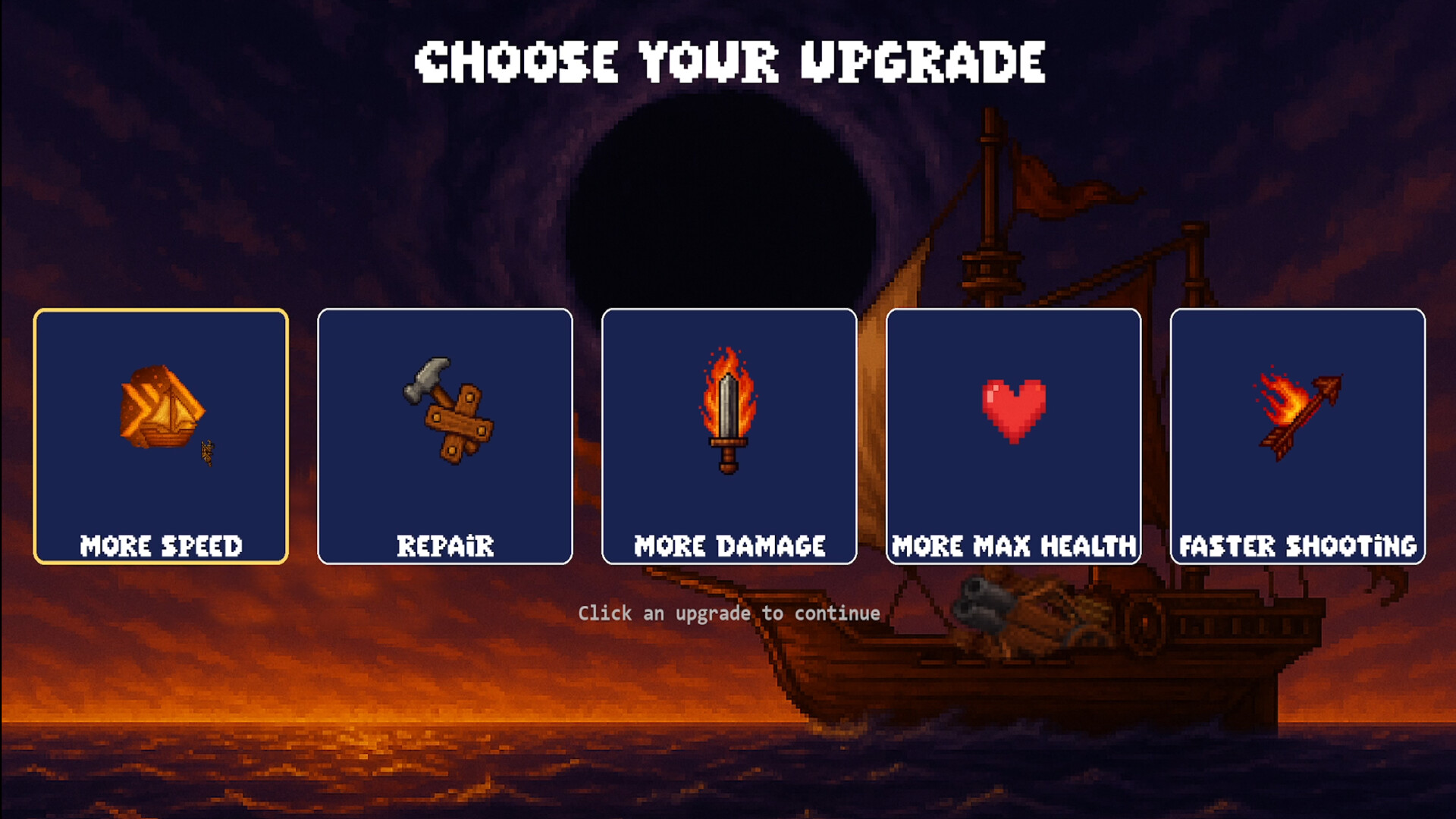
Task: Click the MORE DAMAGE card title
Action: 729,544
